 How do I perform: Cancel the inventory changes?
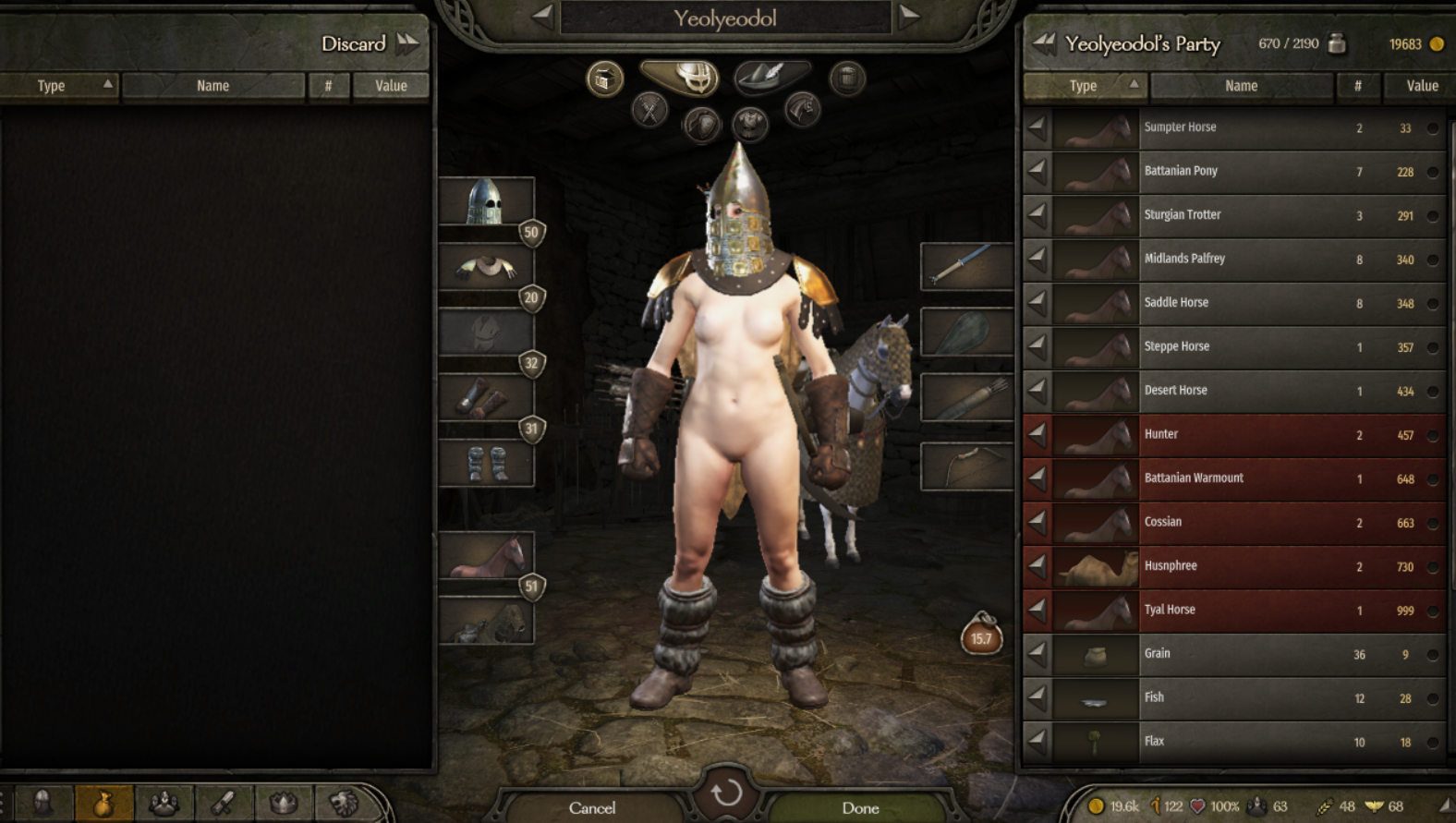pos(592,807)
